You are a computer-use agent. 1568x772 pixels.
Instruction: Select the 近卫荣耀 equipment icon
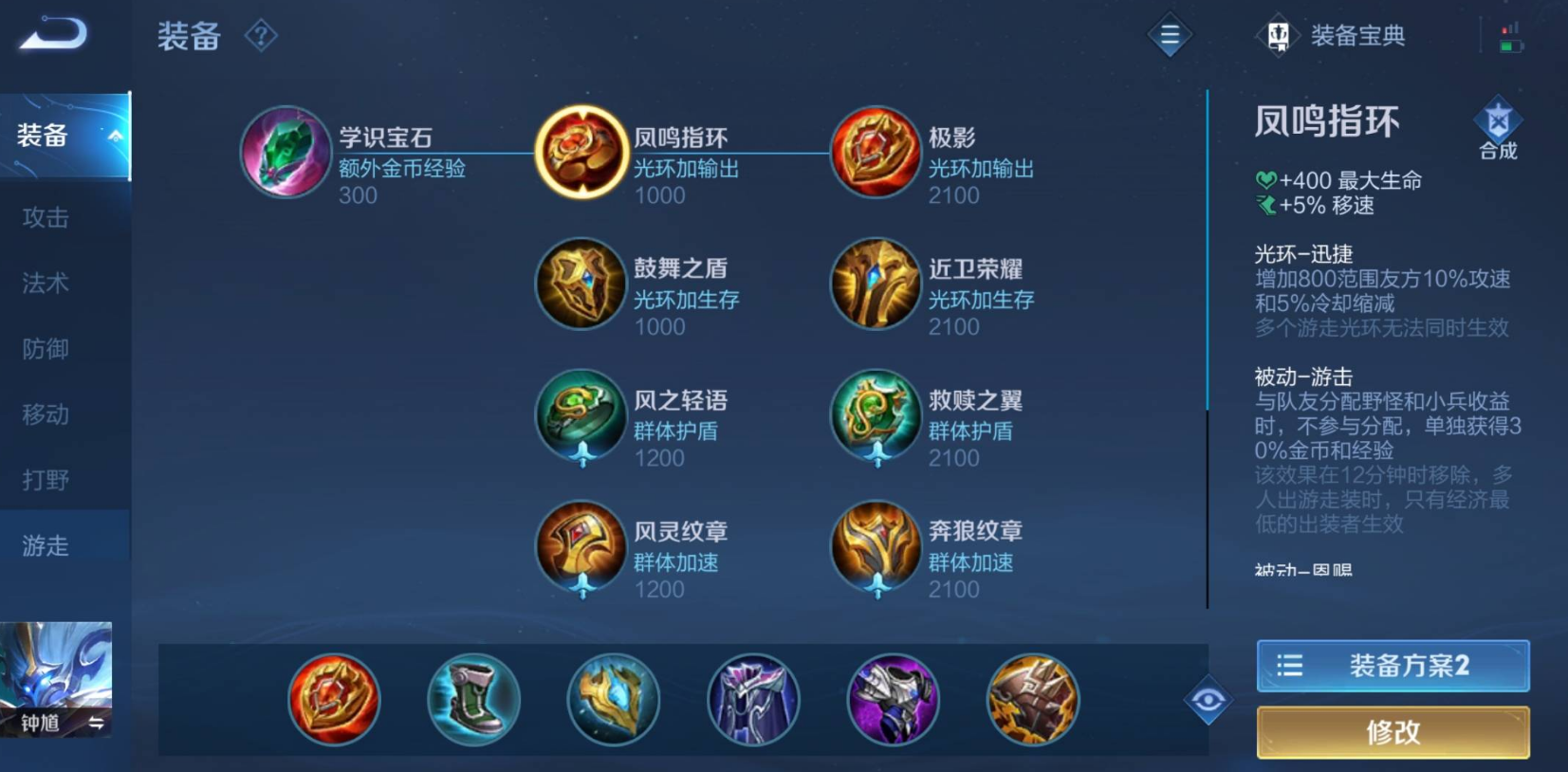(875, 284)
